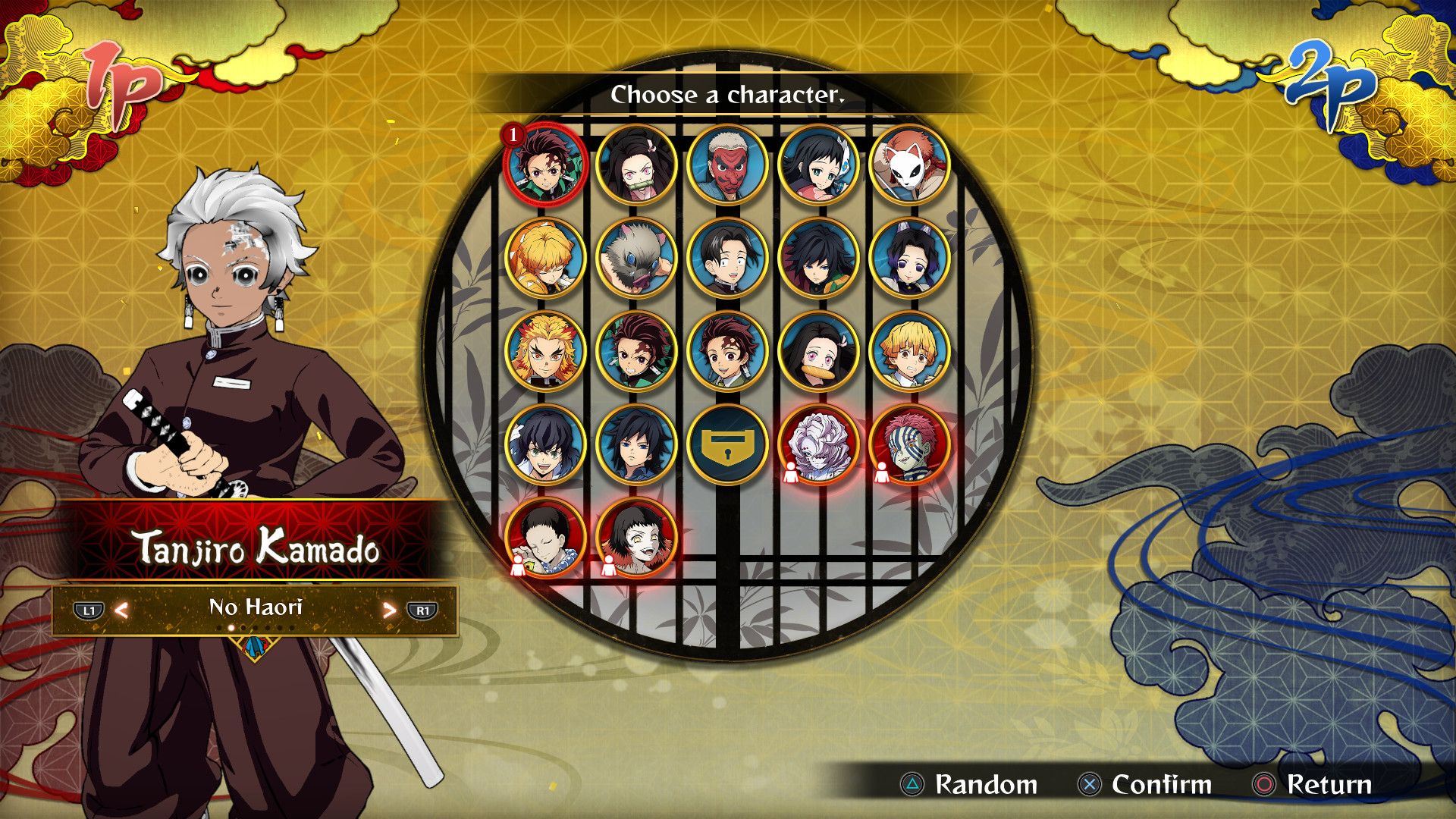
Task: Pick Kyojuro Rengoku's flame-haired portrait
Action: [547, 351]
